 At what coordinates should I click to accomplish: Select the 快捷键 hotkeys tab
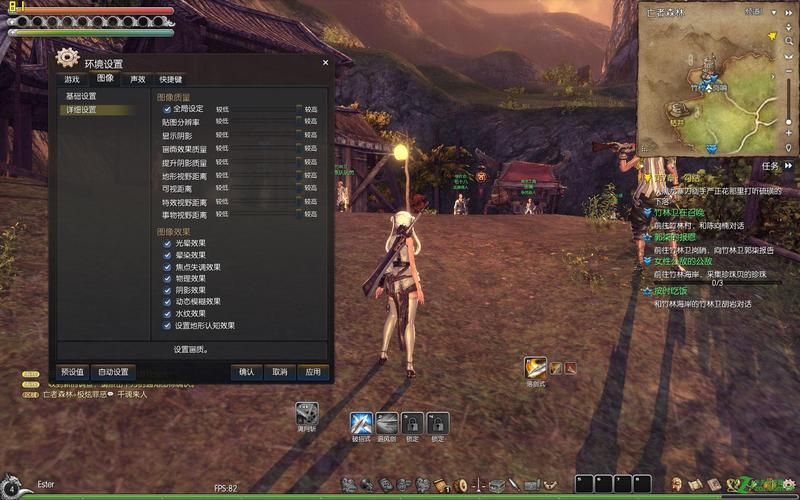click(x=171, y=79)
